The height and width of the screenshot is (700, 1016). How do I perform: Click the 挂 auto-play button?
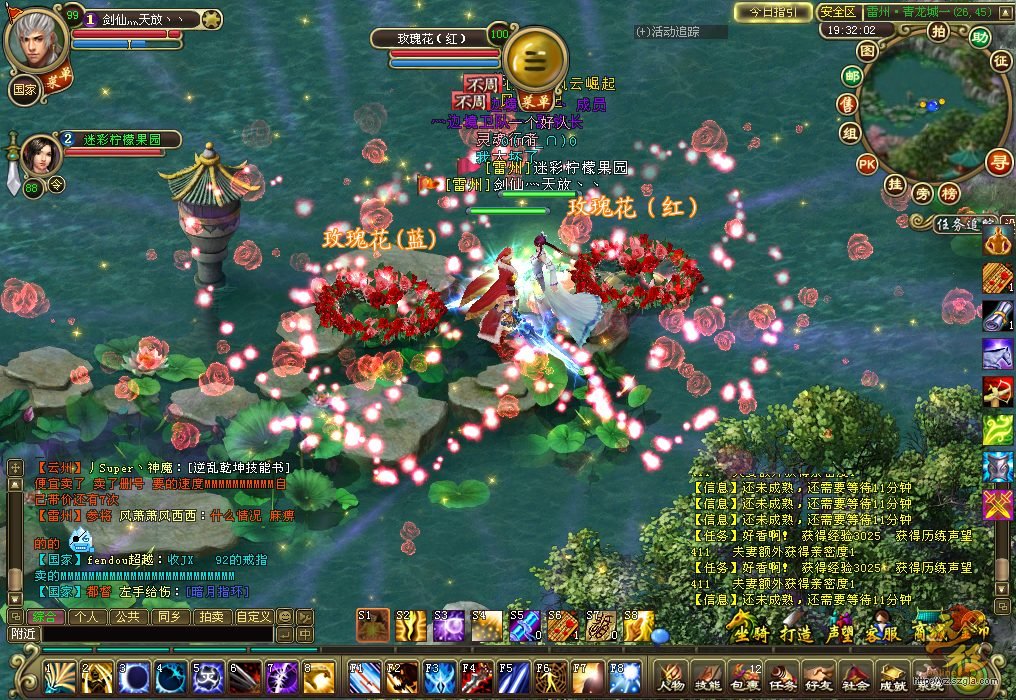(895, 184)
